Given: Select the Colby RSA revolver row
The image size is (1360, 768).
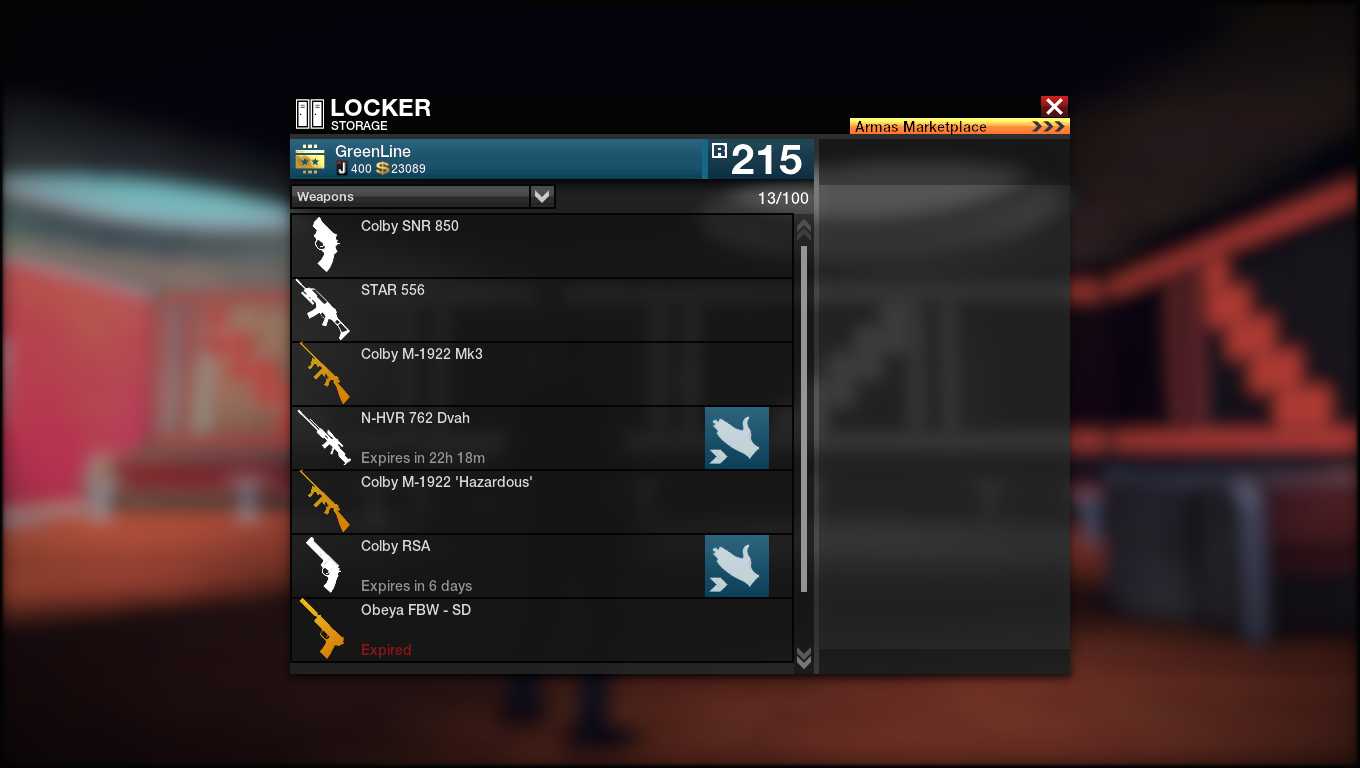Looking at the screenshot, I should click(500, 566).
